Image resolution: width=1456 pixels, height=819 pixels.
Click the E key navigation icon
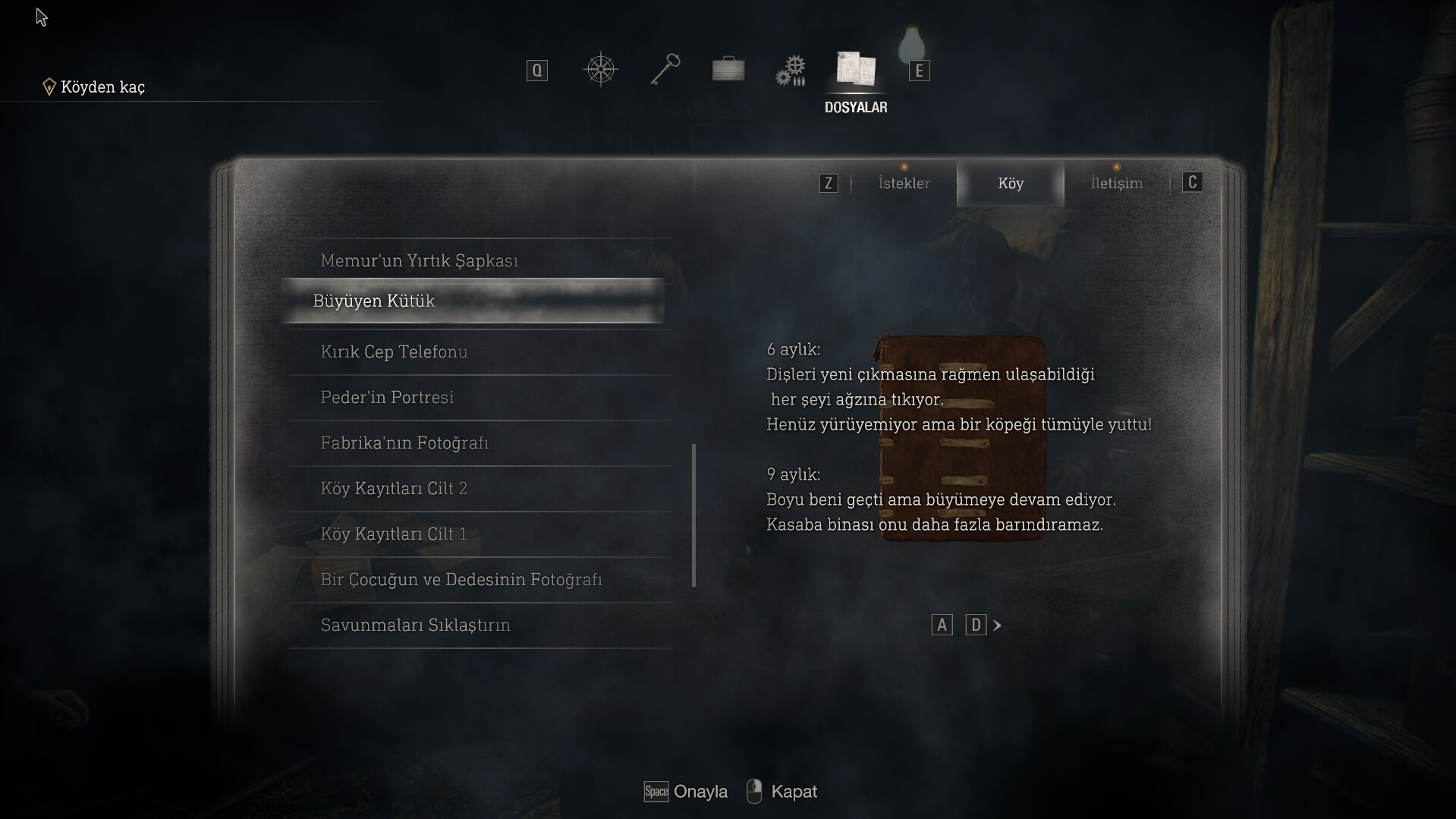click(918, 71)
